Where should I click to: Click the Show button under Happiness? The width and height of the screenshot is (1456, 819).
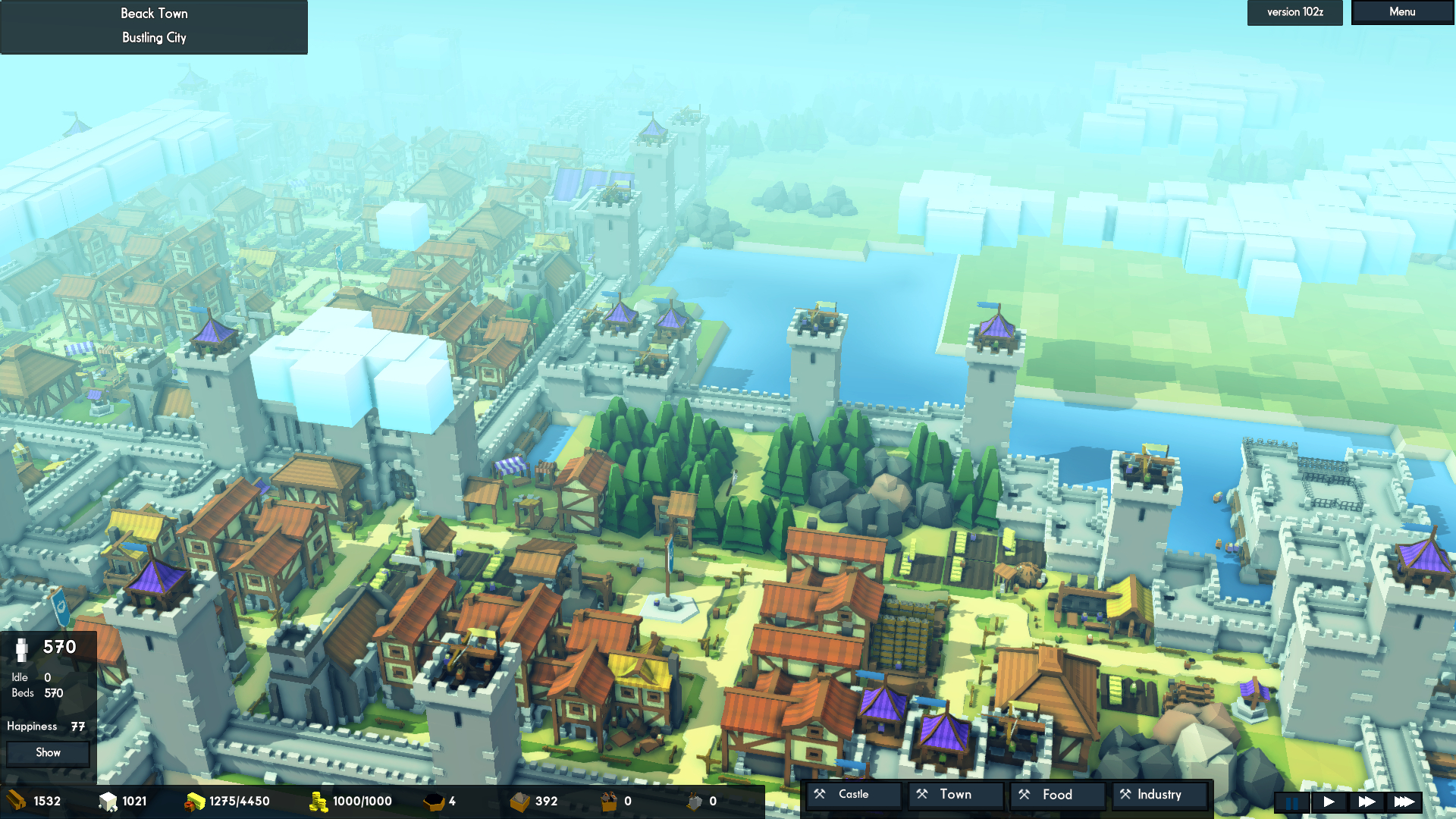point(47,752)
